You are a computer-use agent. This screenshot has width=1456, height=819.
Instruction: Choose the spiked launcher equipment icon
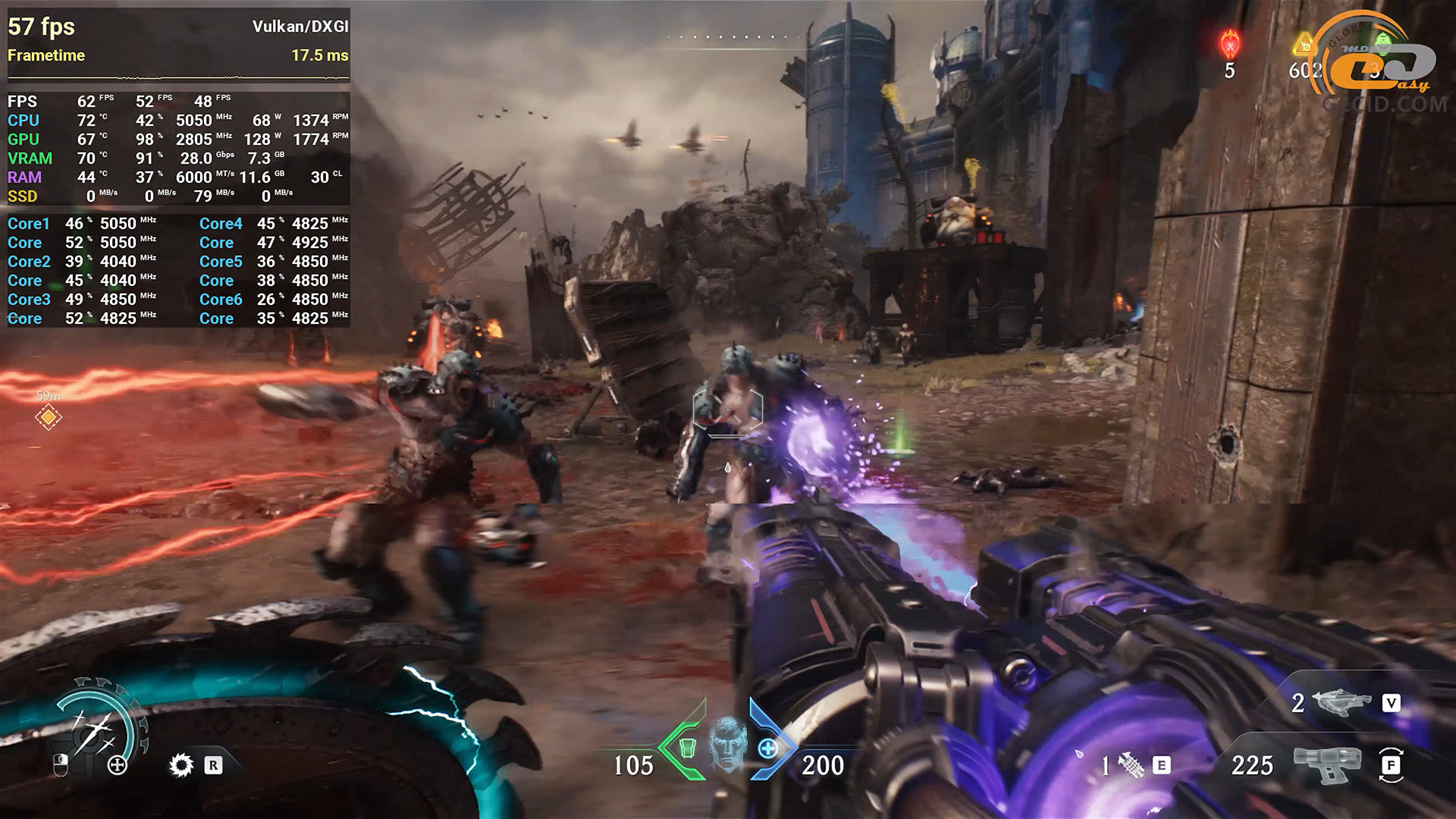pos(1131,765)
